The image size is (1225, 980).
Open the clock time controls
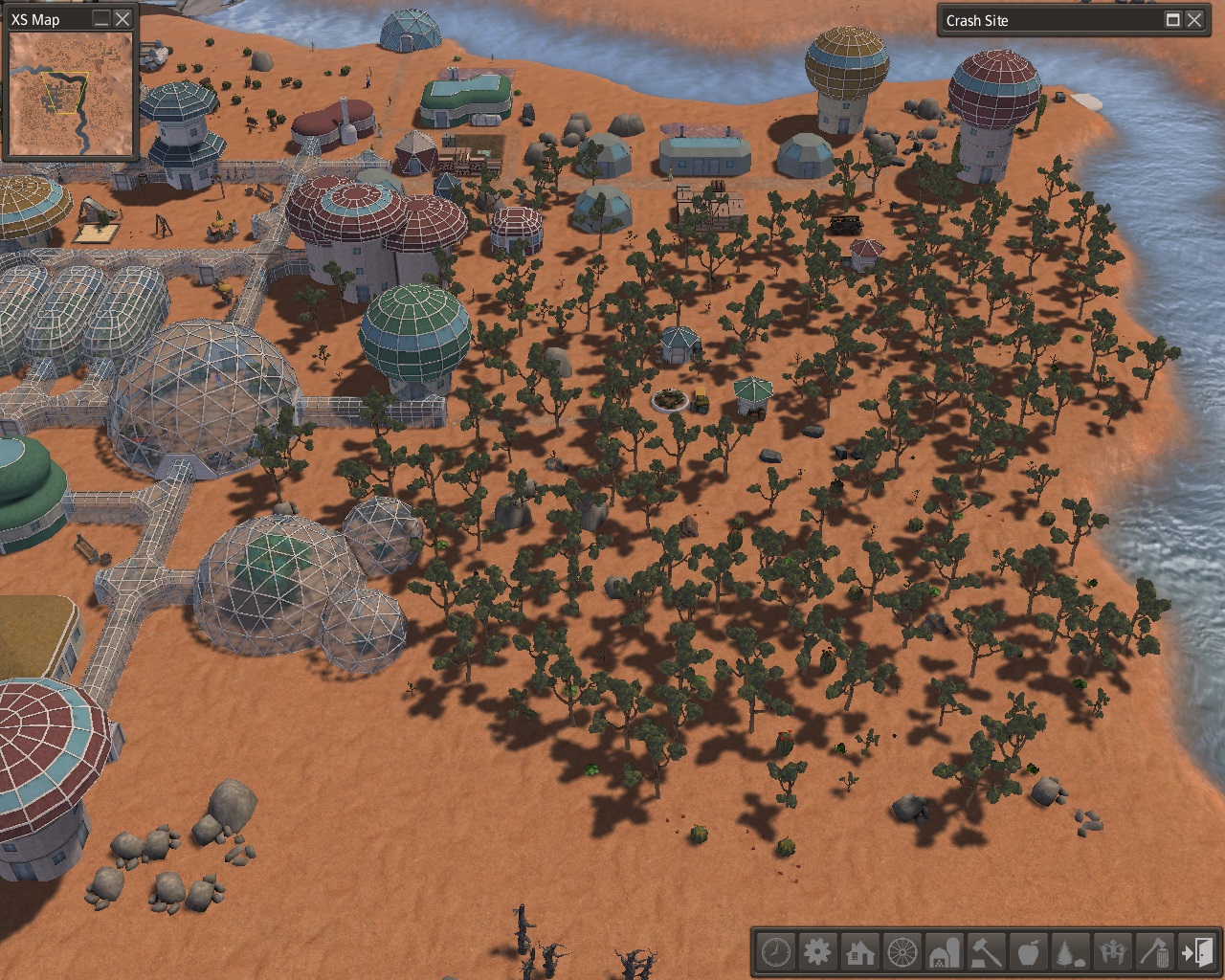tap(775, 952)
